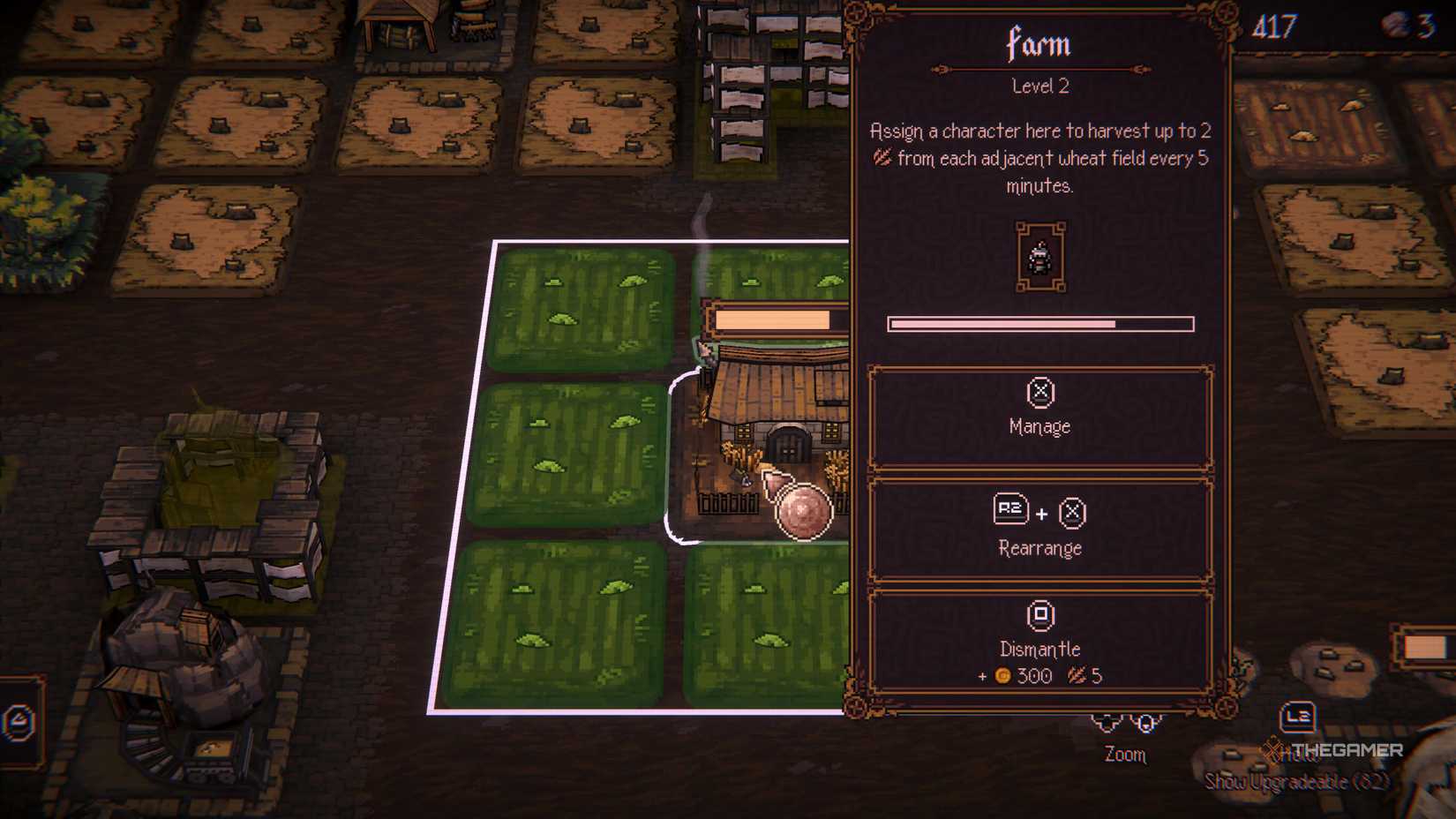The height and width of the screenshot is (819, 1456).
Task: Toggle the Show Upgradeable (82) overlay
Action: 1297,781
